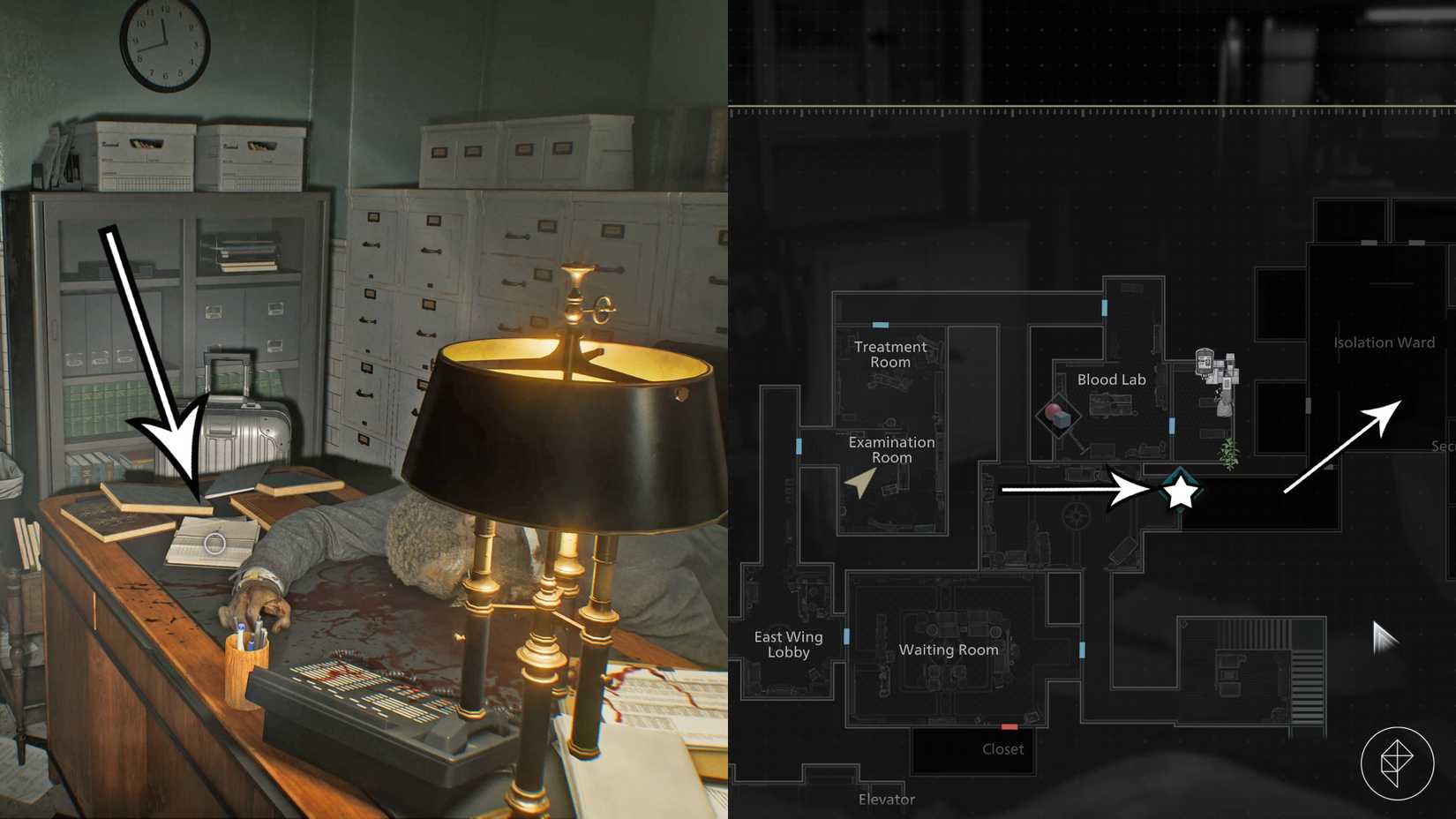
Task: Select the red marker under the Closet label
Action: tap(1009, 727)
